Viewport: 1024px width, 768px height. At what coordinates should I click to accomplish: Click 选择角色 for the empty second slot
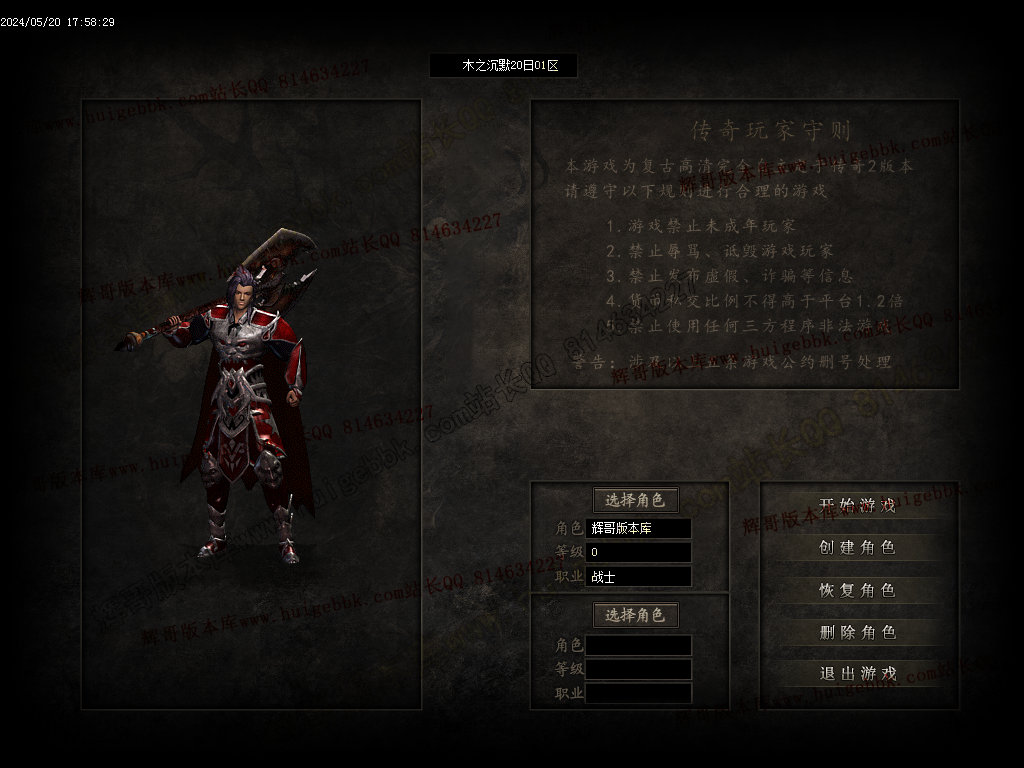tap(635, 615)
